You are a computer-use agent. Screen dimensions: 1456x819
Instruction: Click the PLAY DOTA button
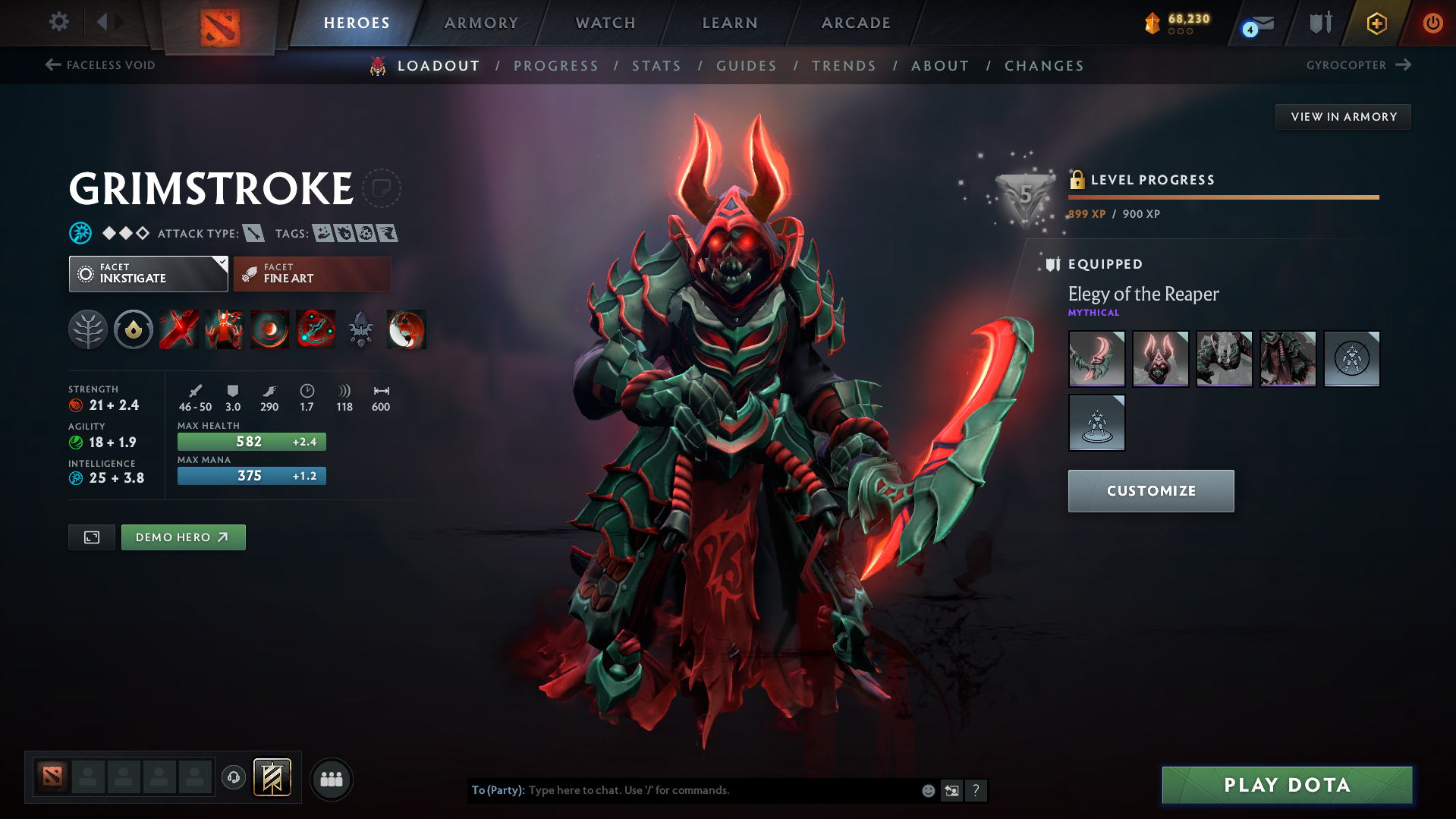[x=1285, y=785]
